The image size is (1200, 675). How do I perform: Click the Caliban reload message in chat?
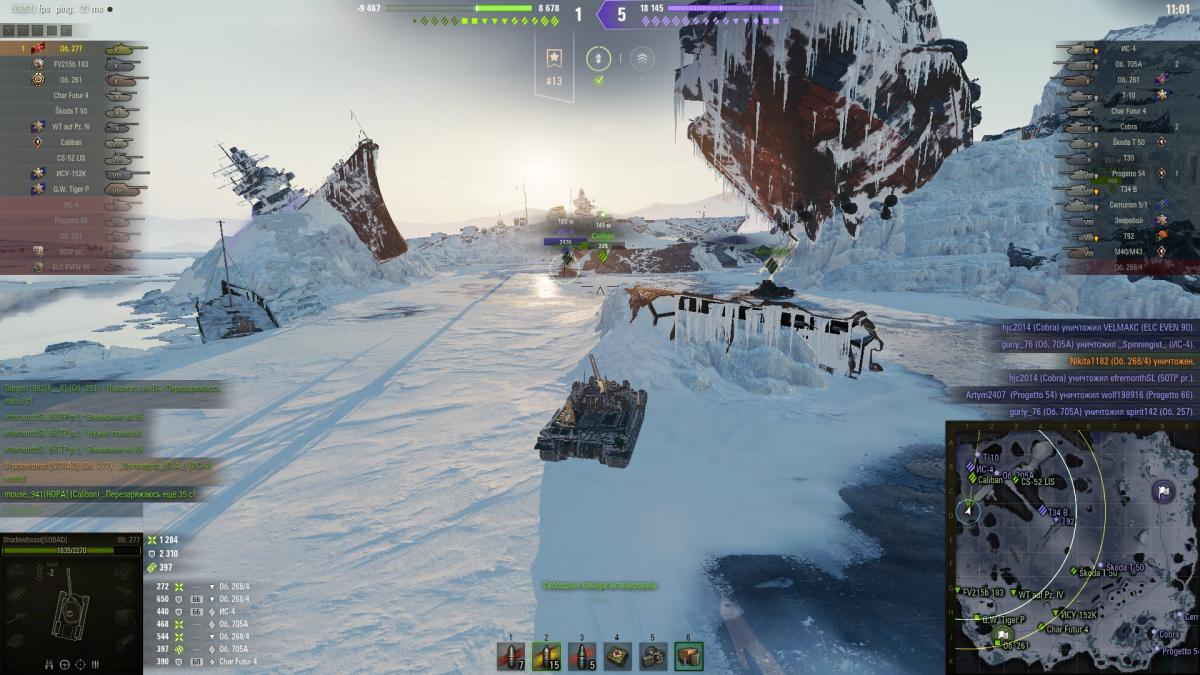(100, 494)
